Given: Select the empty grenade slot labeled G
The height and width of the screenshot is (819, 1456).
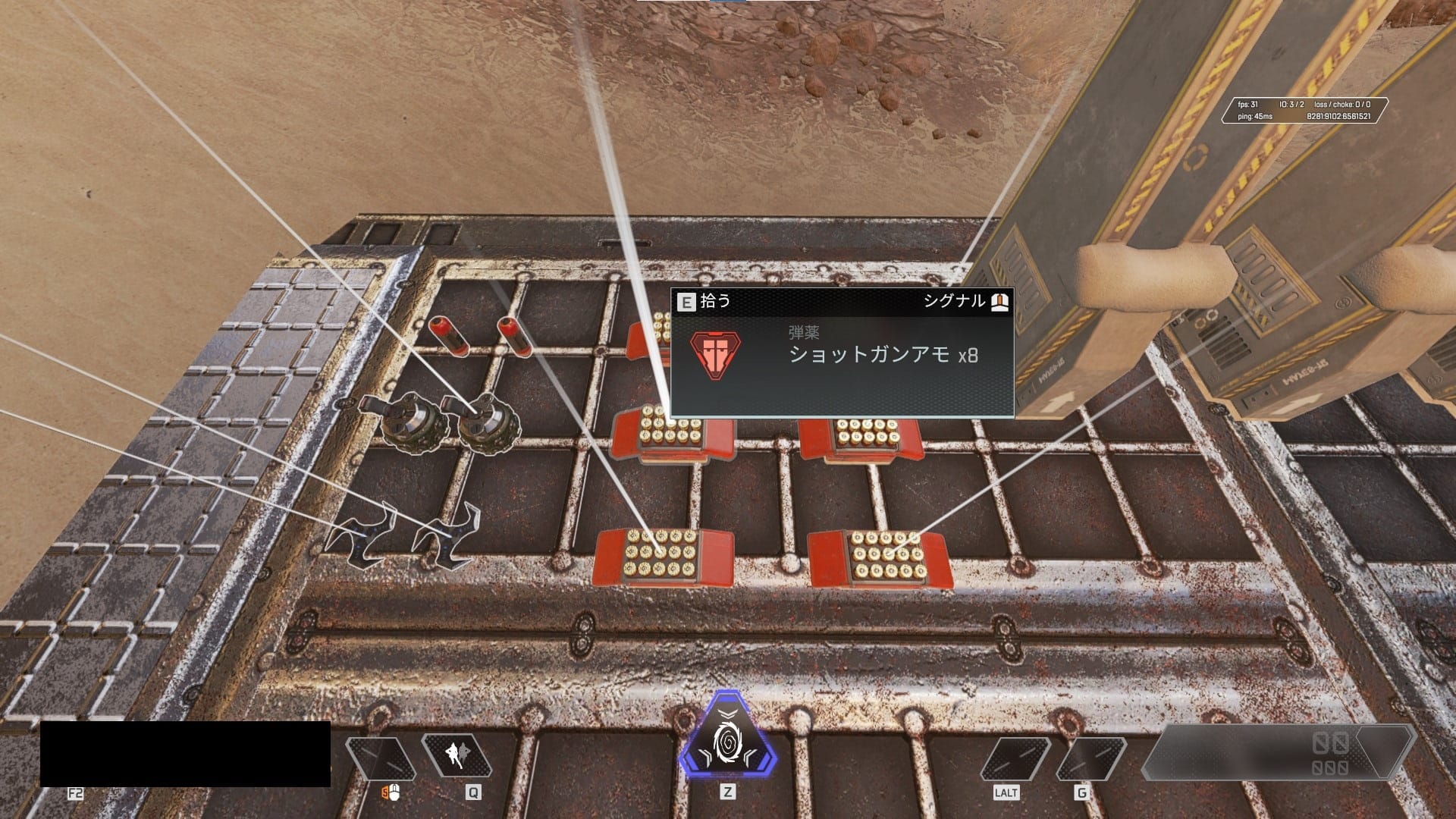Looking at the screenshot, I should 1090,759.
